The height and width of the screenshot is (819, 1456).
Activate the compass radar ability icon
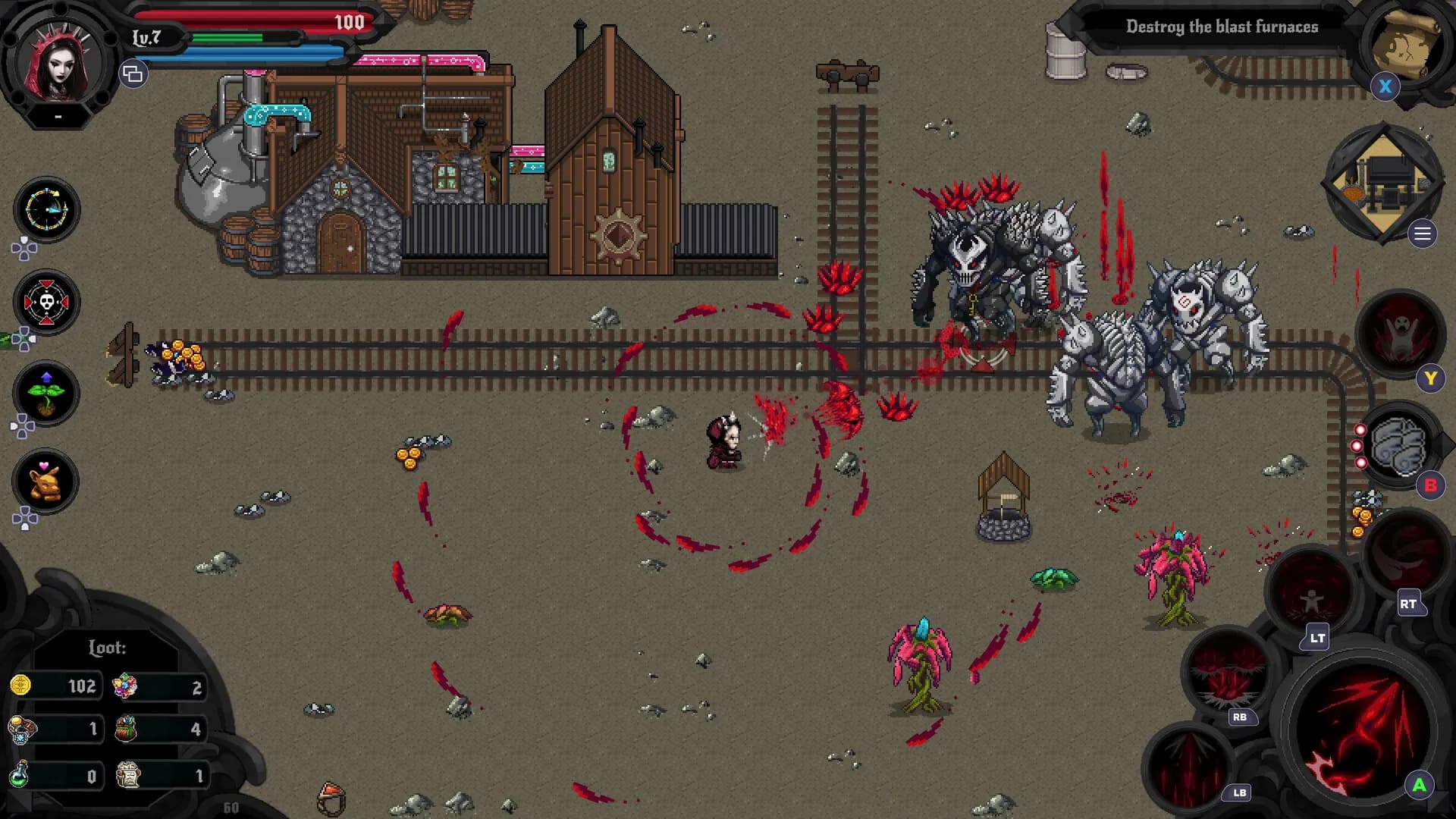point(46,210)
